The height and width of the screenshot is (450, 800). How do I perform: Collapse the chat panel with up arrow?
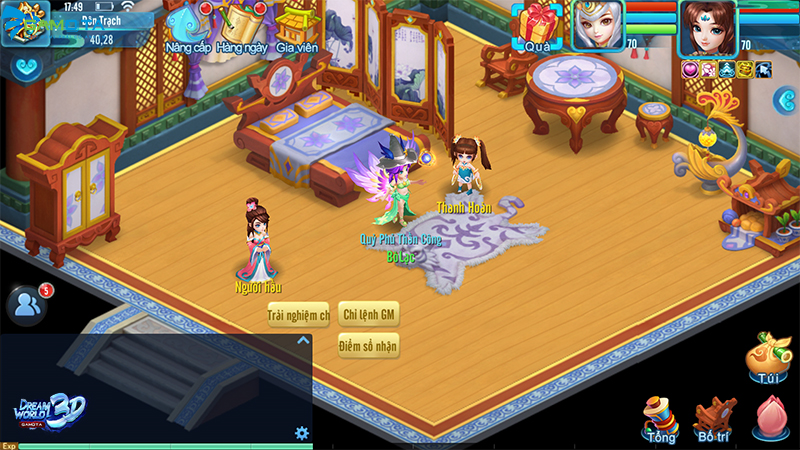pyautogui.click(x=303, y=340)
